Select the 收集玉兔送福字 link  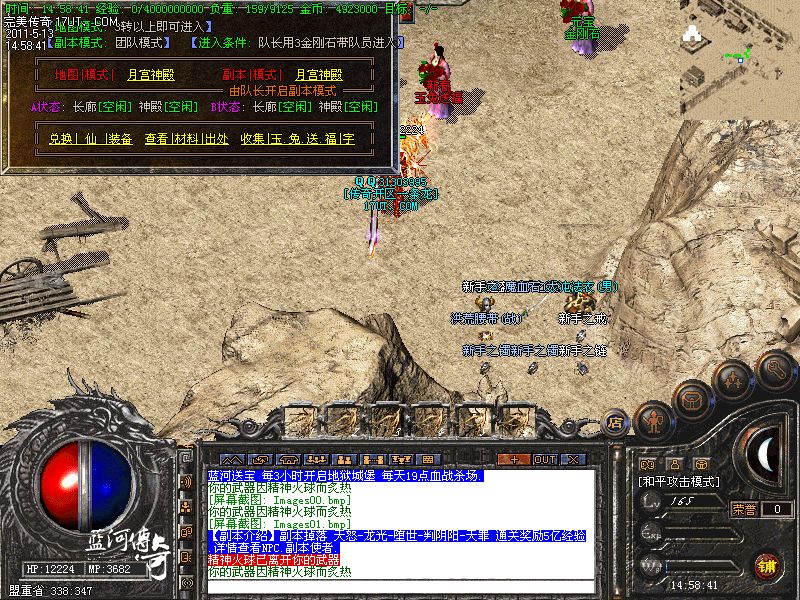[x=297, y=139]
